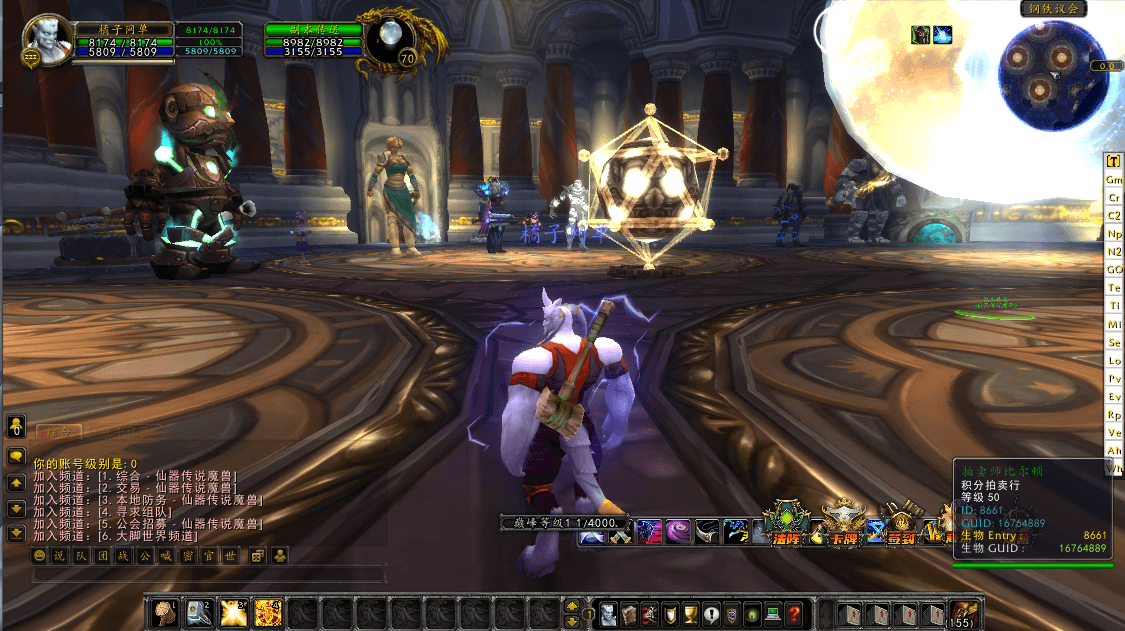
Task: Open the backpack bag with 155 count
Action: tap(964, 613)
